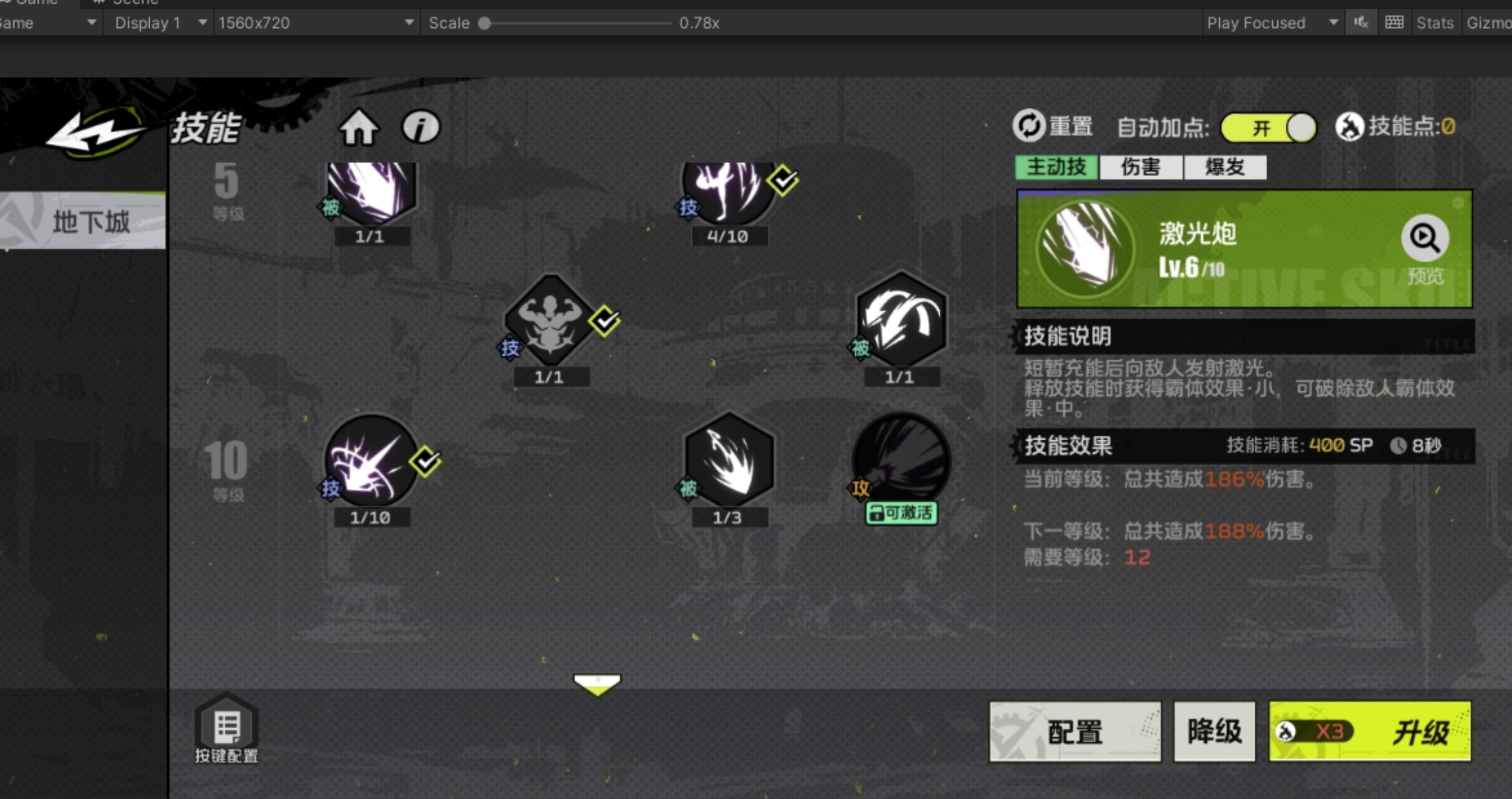Select the 地下城 dungeon tab
This screenshot has height=799, width=1512.
click(83, 222)
